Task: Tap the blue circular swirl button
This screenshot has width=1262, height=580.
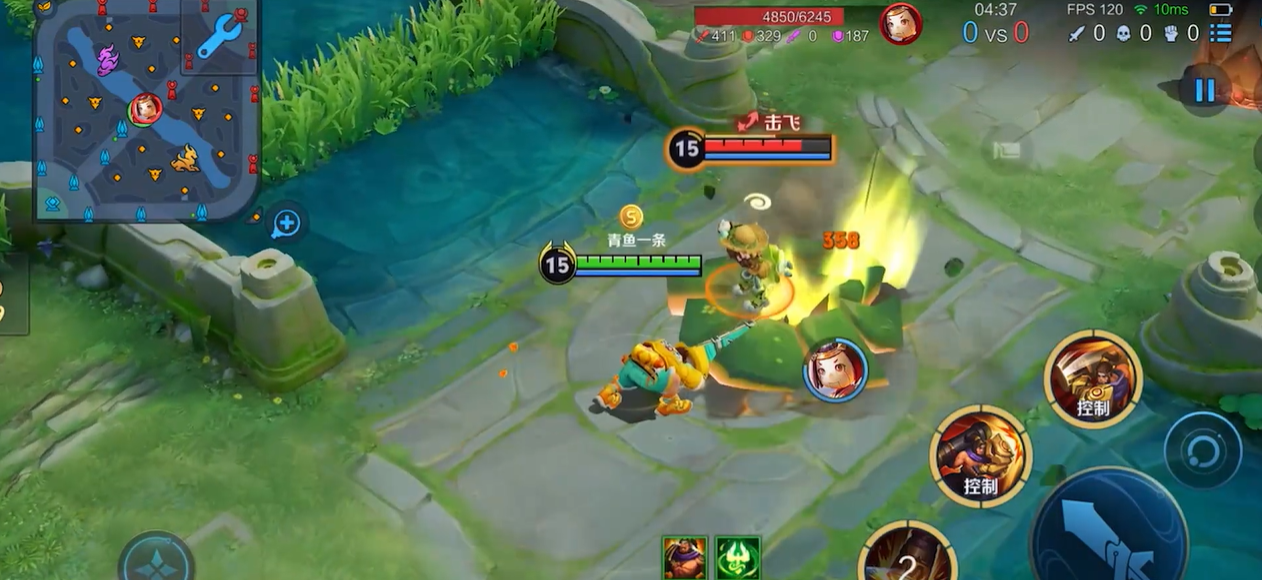Action: pos(1201,449)
